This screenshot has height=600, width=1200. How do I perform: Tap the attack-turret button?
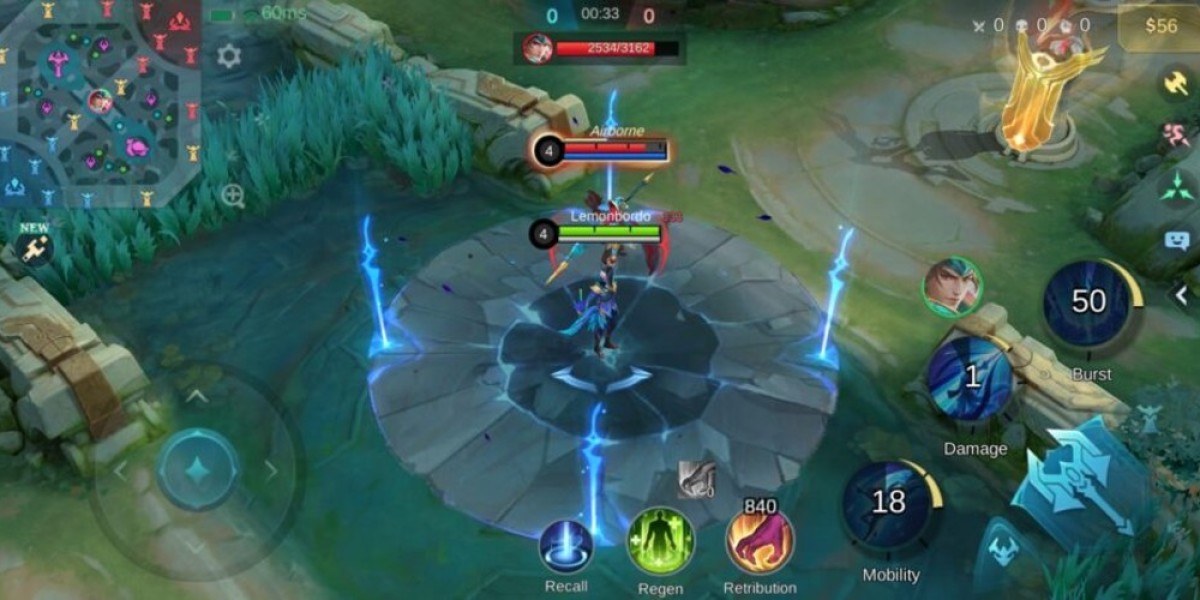(x=1151, y=418)
